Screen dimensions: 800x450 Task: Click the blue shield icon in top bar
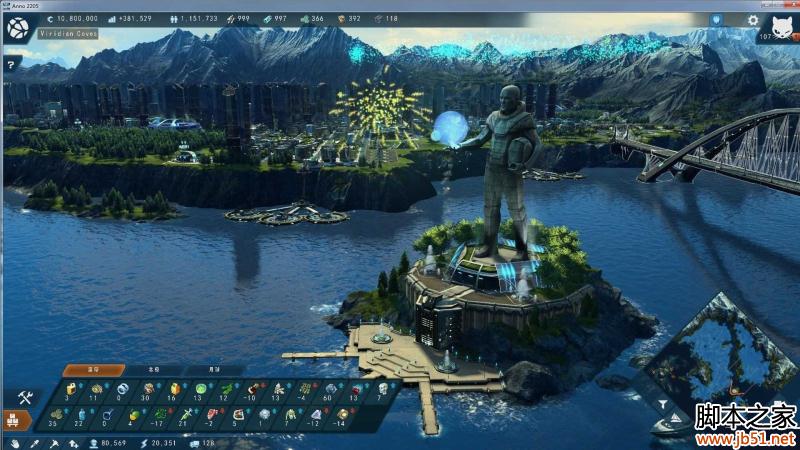coord(716,19)
